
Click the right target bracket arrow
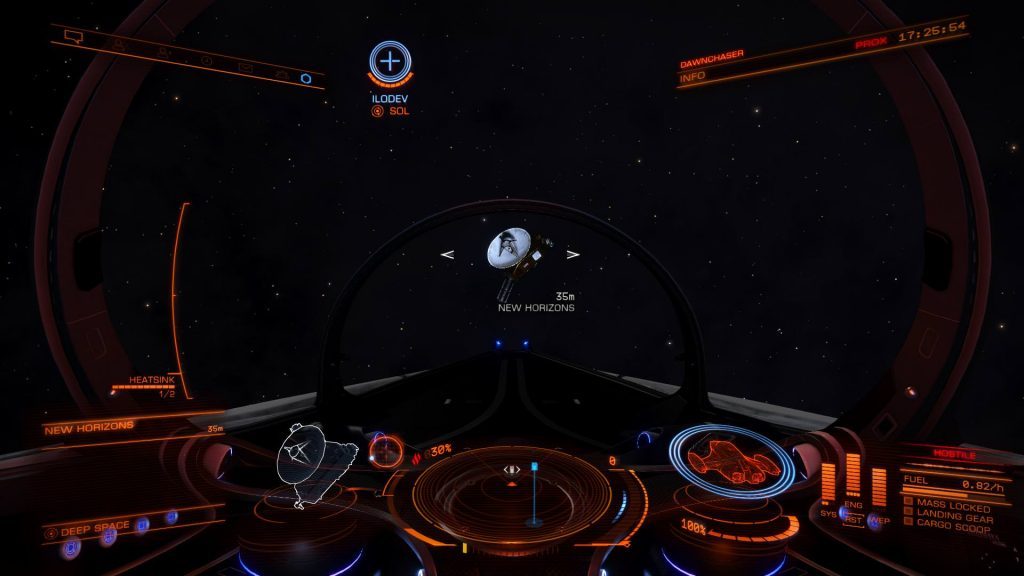click(573, 255)
